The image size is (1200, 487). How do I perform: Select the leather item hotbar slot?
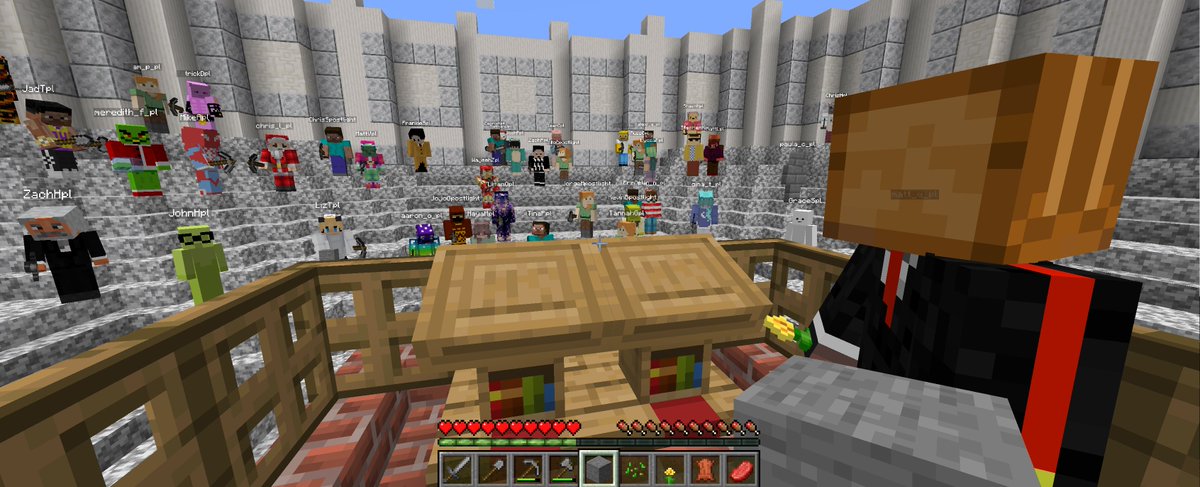click(704, 468)
